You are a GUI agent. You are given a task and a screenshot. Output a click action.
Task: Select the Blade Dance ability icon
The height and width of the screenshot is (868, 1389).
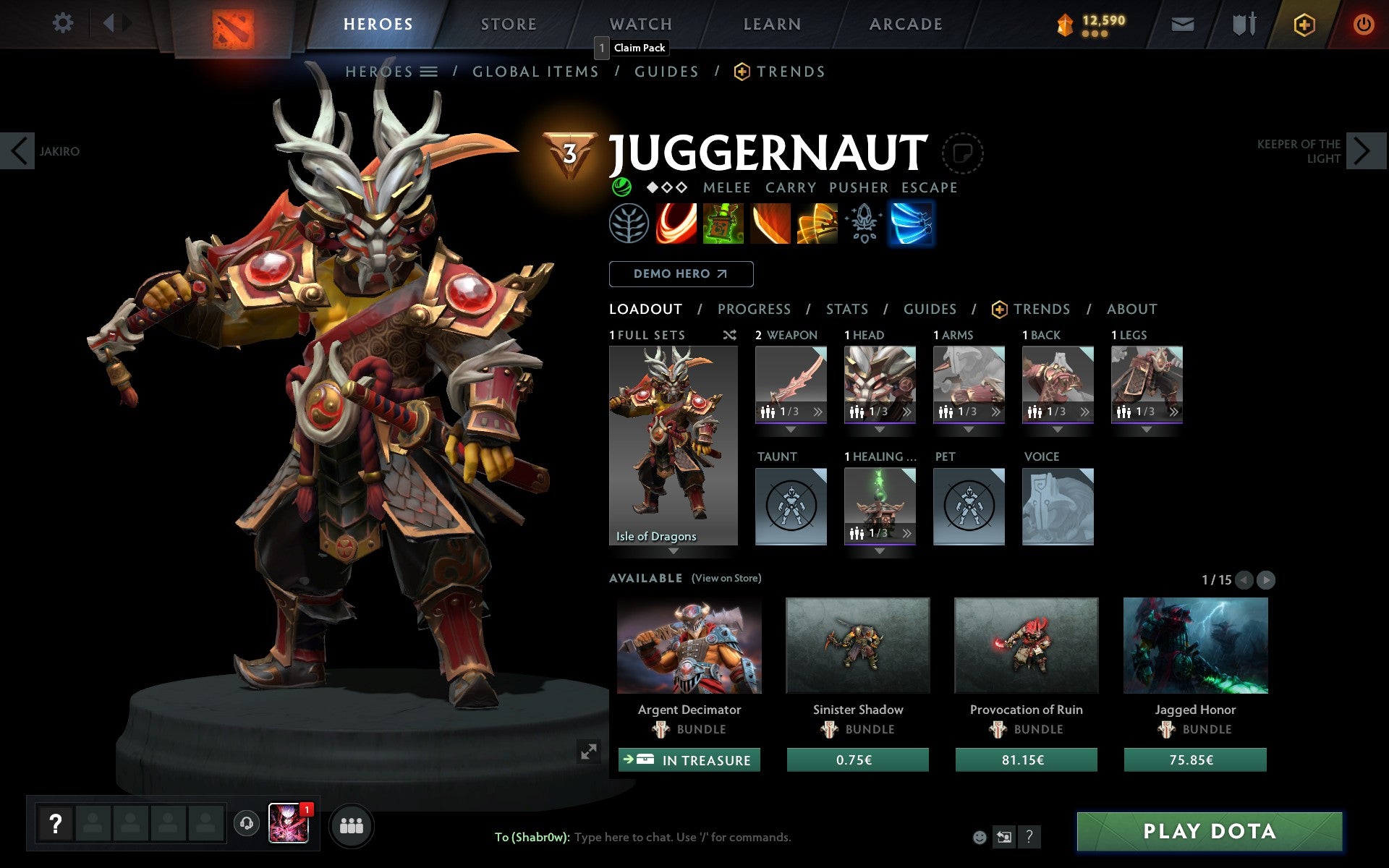point(770,224)
